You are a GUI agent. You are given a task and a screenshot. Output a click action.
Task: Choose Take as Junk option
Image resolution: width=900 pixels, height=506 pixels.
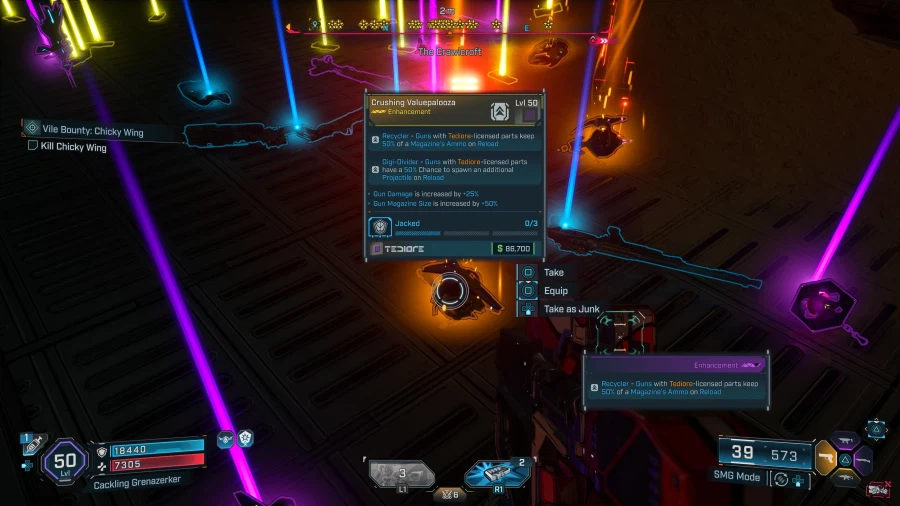tap(571, 309)
